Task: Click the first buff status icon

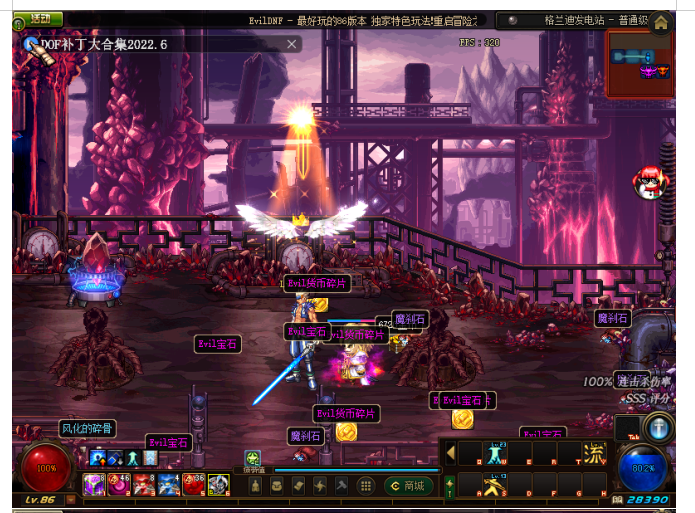Action: (98, 458)
